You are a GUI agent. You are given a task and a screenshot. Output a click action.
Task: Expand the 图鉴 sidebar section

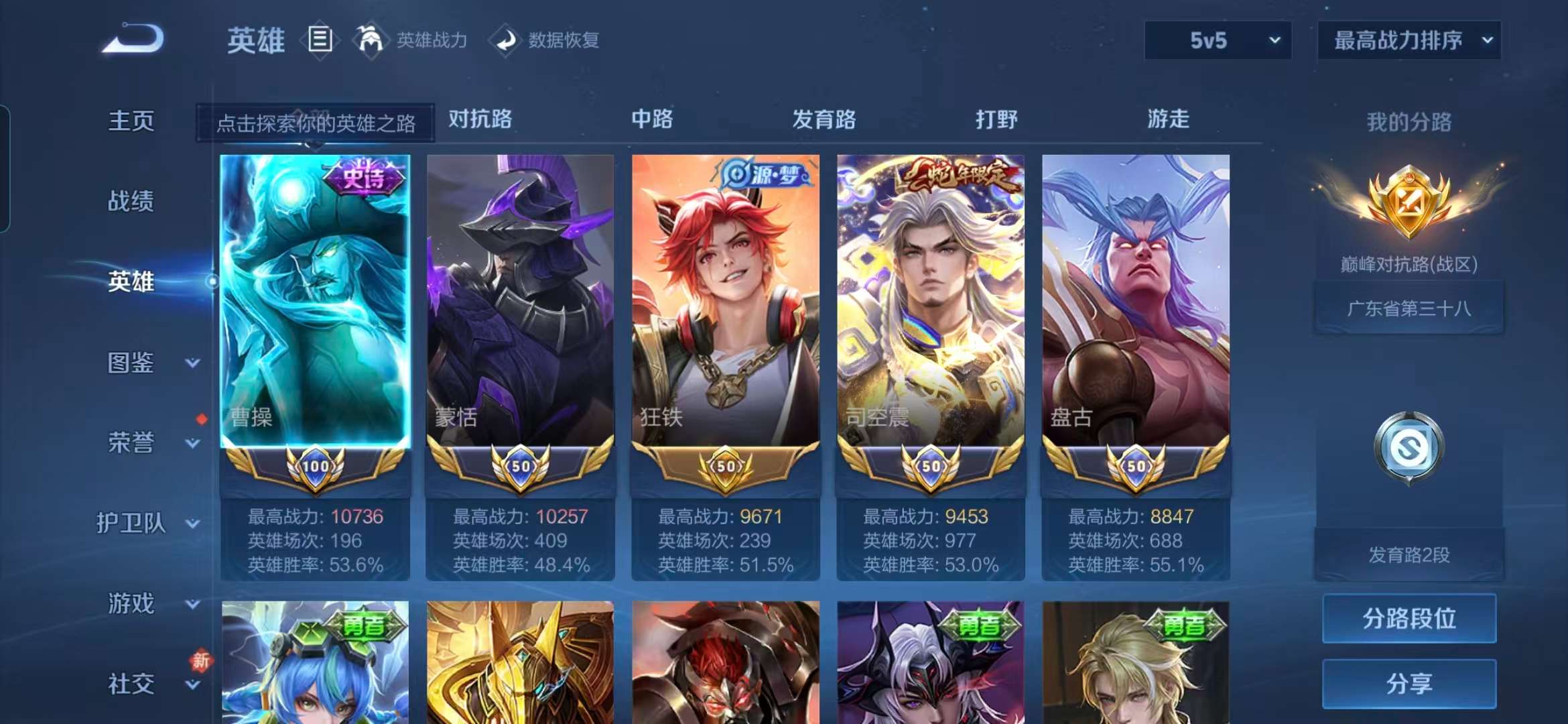(131, 363)
